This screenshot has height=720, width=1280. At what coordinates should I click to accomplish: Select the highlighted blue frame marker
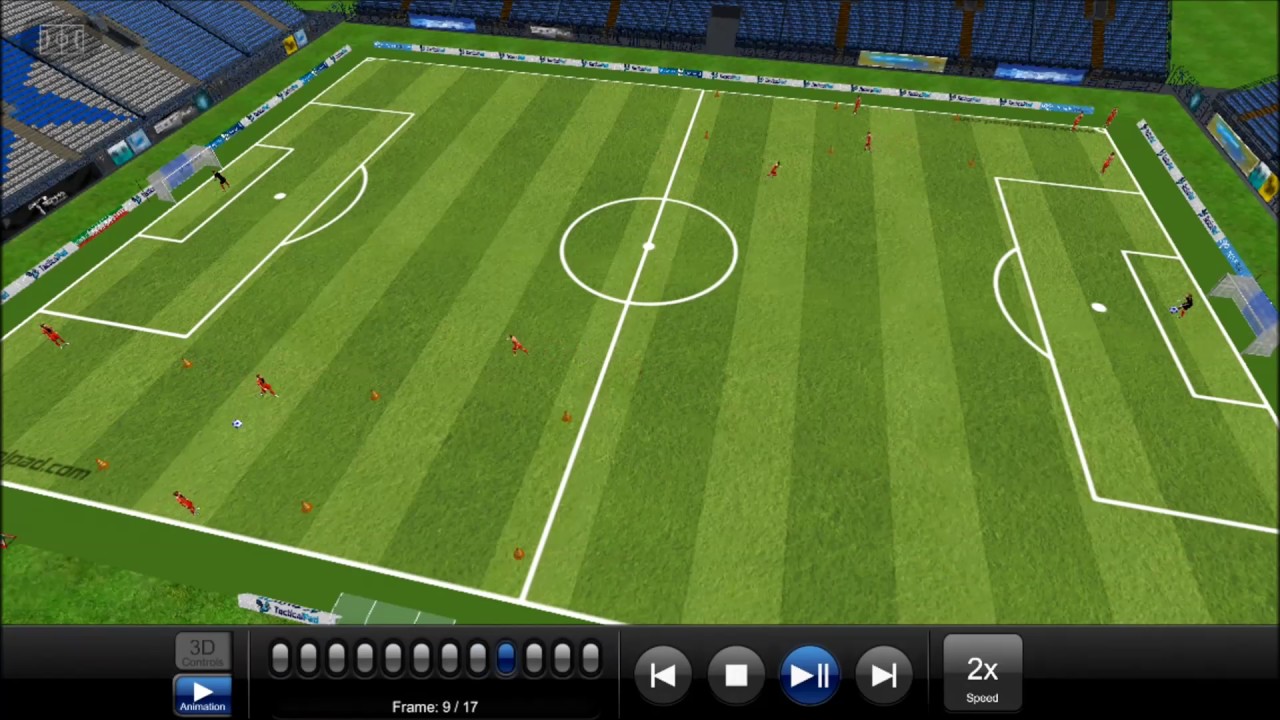click(x=505, y=658)
